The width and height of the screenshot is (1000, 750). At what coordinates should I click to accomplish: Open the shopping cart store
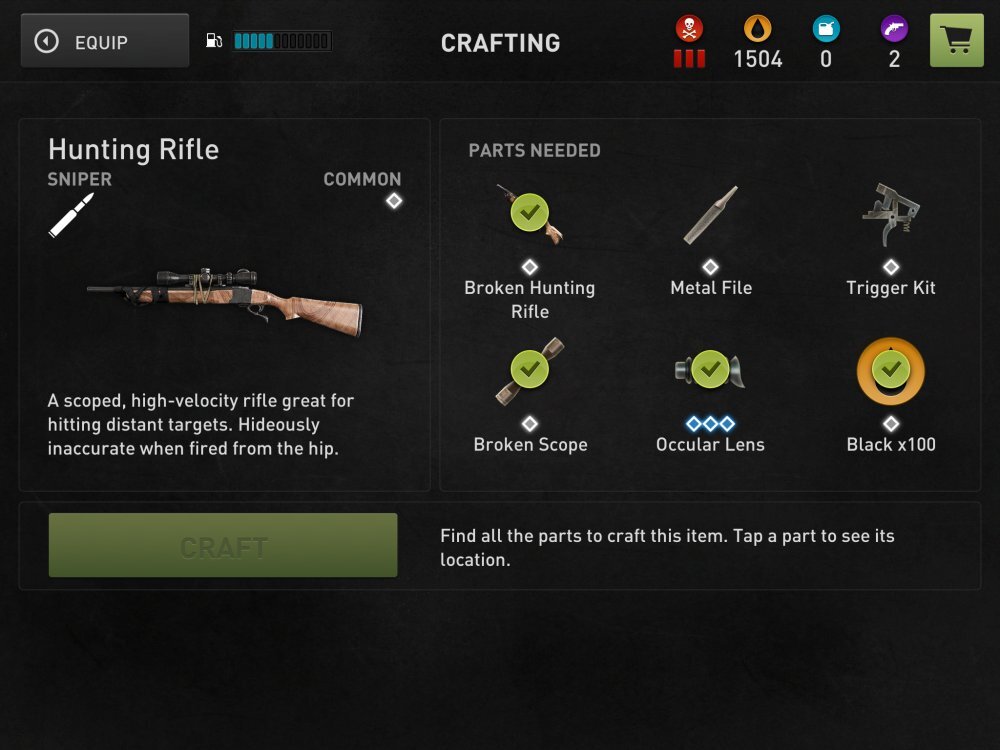(x=956, y=41)
